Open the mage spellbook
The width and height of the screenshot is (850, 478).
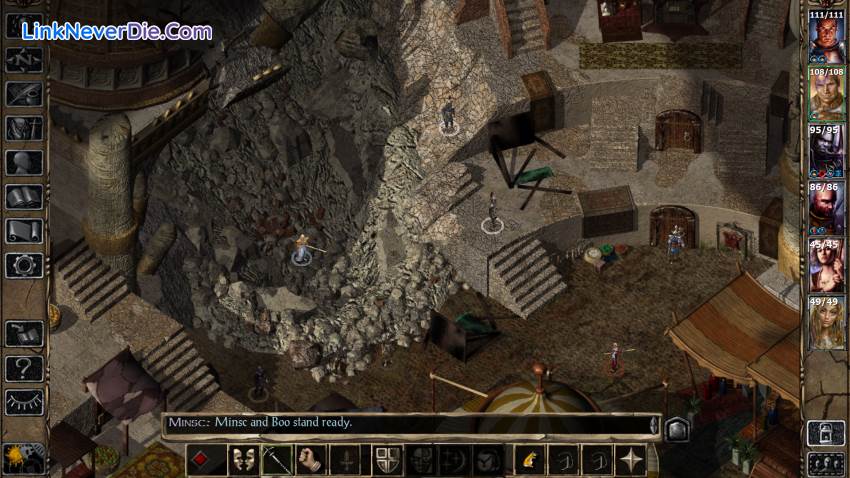tap(23, 197)
